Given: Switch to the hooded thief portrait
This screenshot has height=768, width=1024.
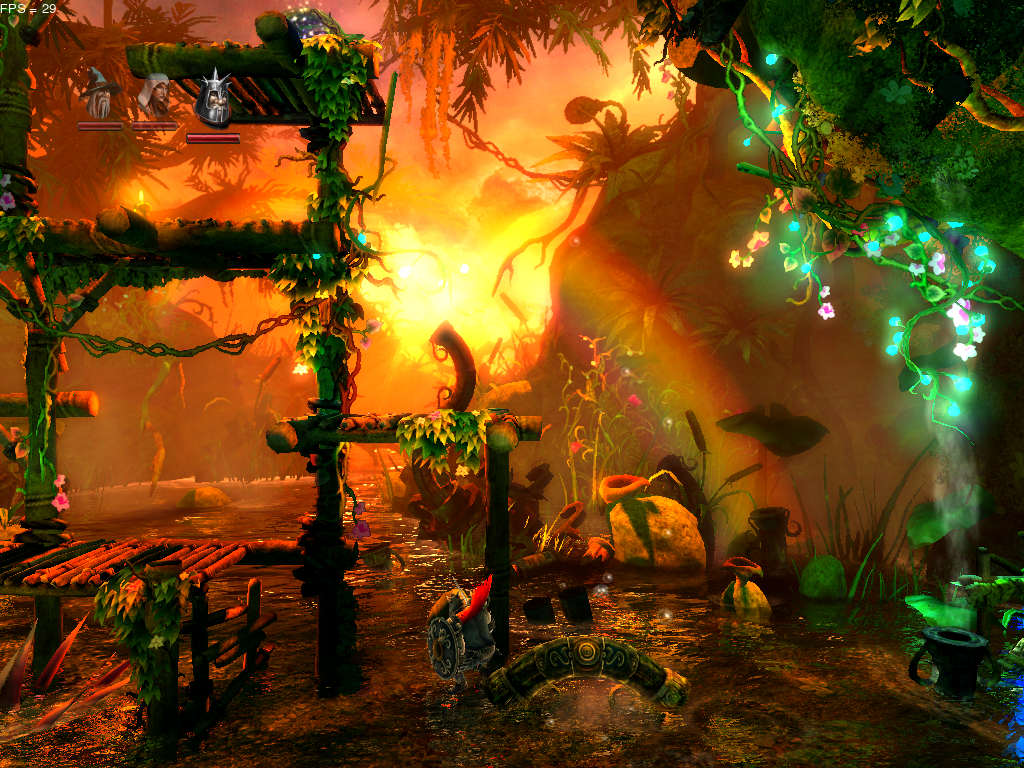Looking at the screenshot, I should pos(154,96).
